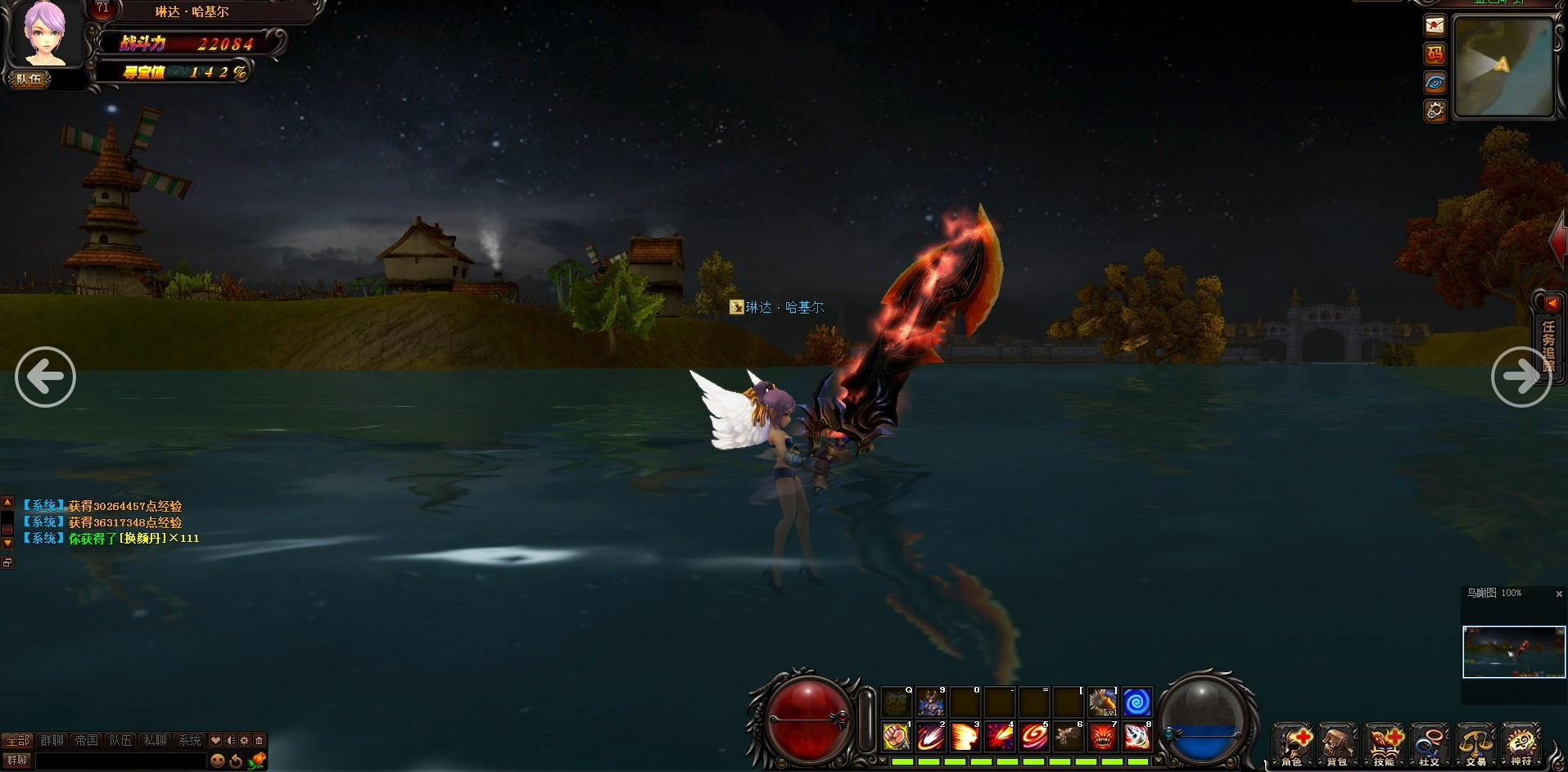1568x772 pixels.
Task: Activate the fist punch skill
Action: (x=897, y=737)
